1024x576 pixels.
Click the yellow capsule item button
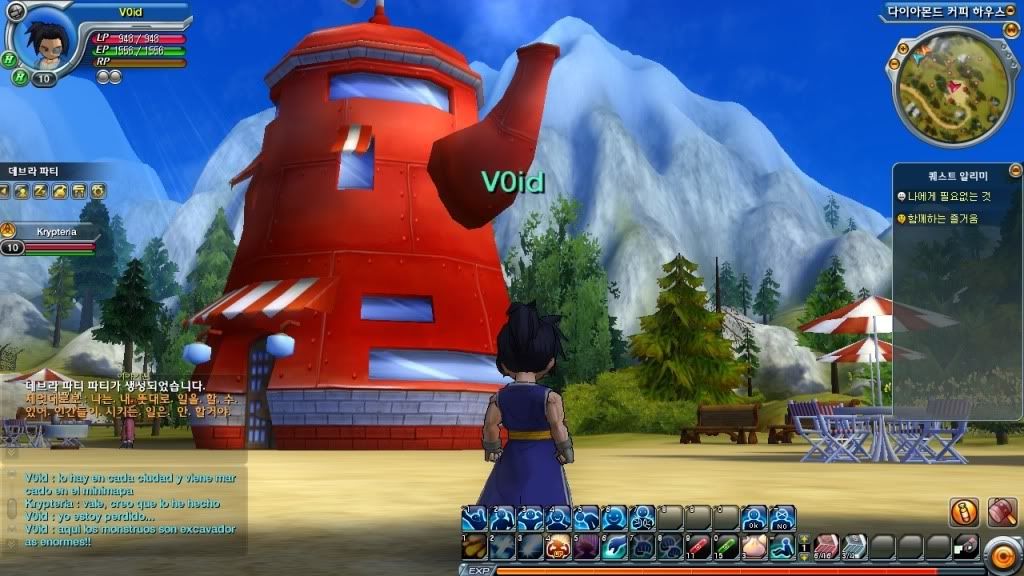click(964, 513)
